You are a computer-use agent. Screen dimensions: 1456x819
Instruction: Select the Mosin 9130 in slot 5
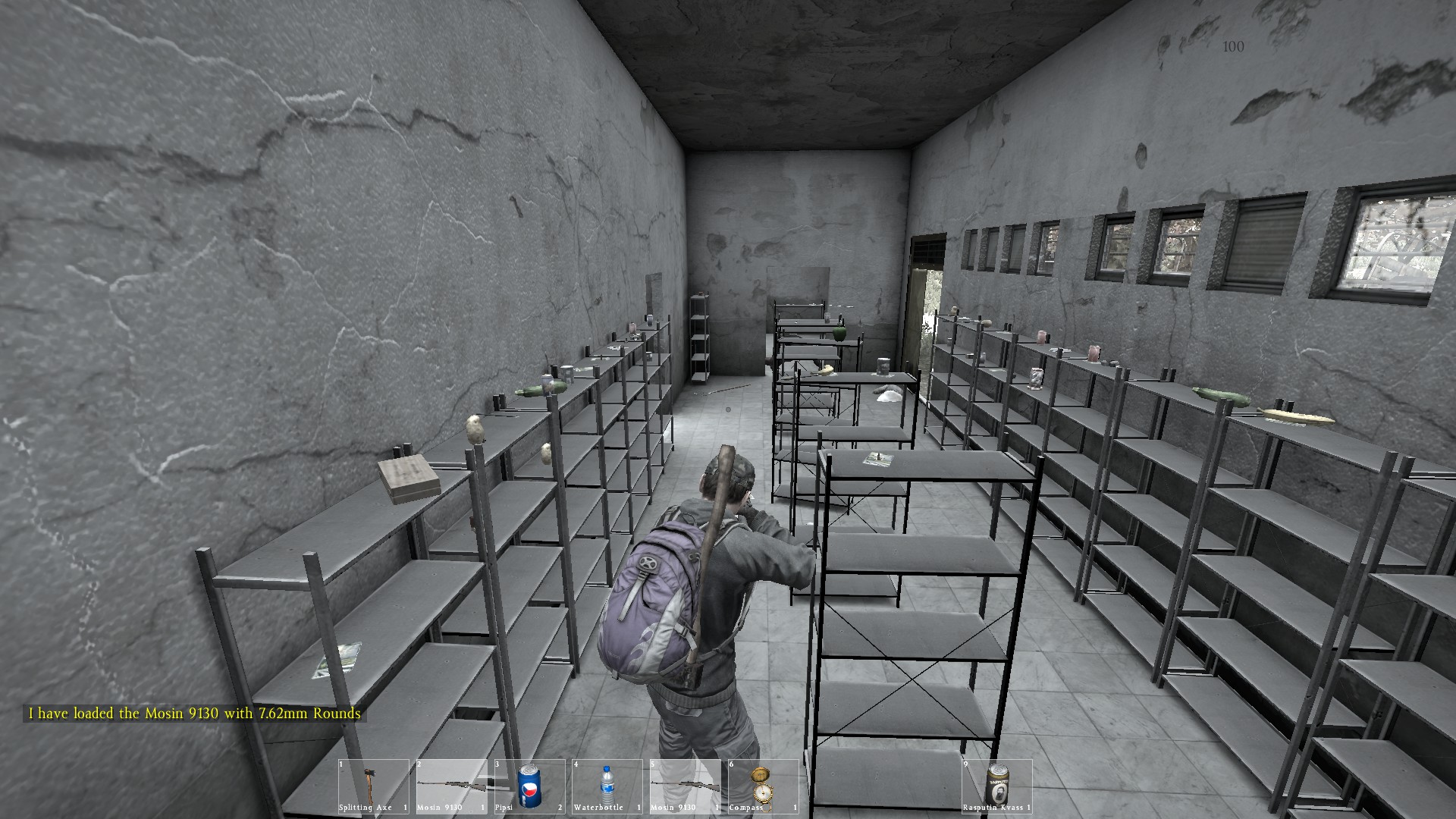(685, 786)
